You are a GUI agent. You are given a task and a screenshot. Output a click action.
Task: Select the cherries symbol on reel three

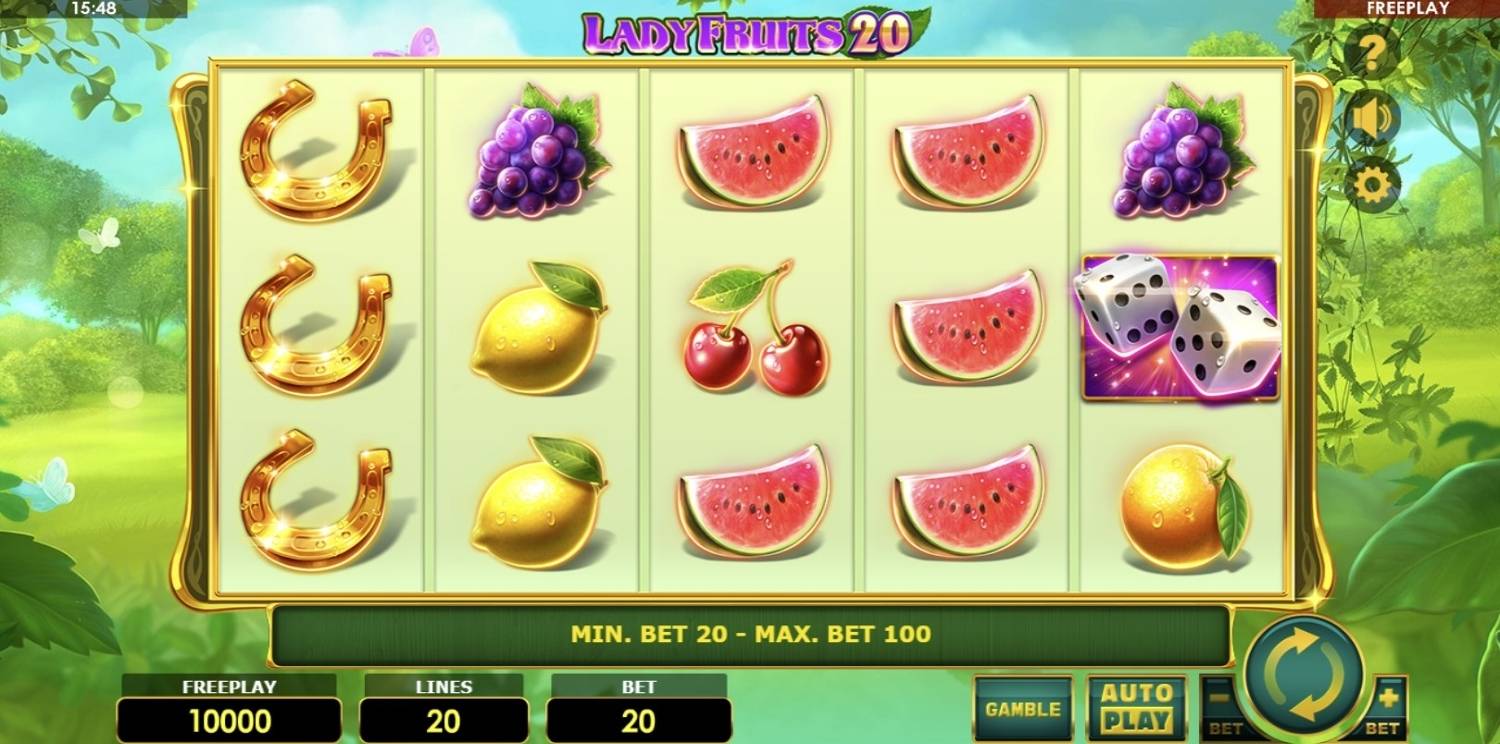750,335
